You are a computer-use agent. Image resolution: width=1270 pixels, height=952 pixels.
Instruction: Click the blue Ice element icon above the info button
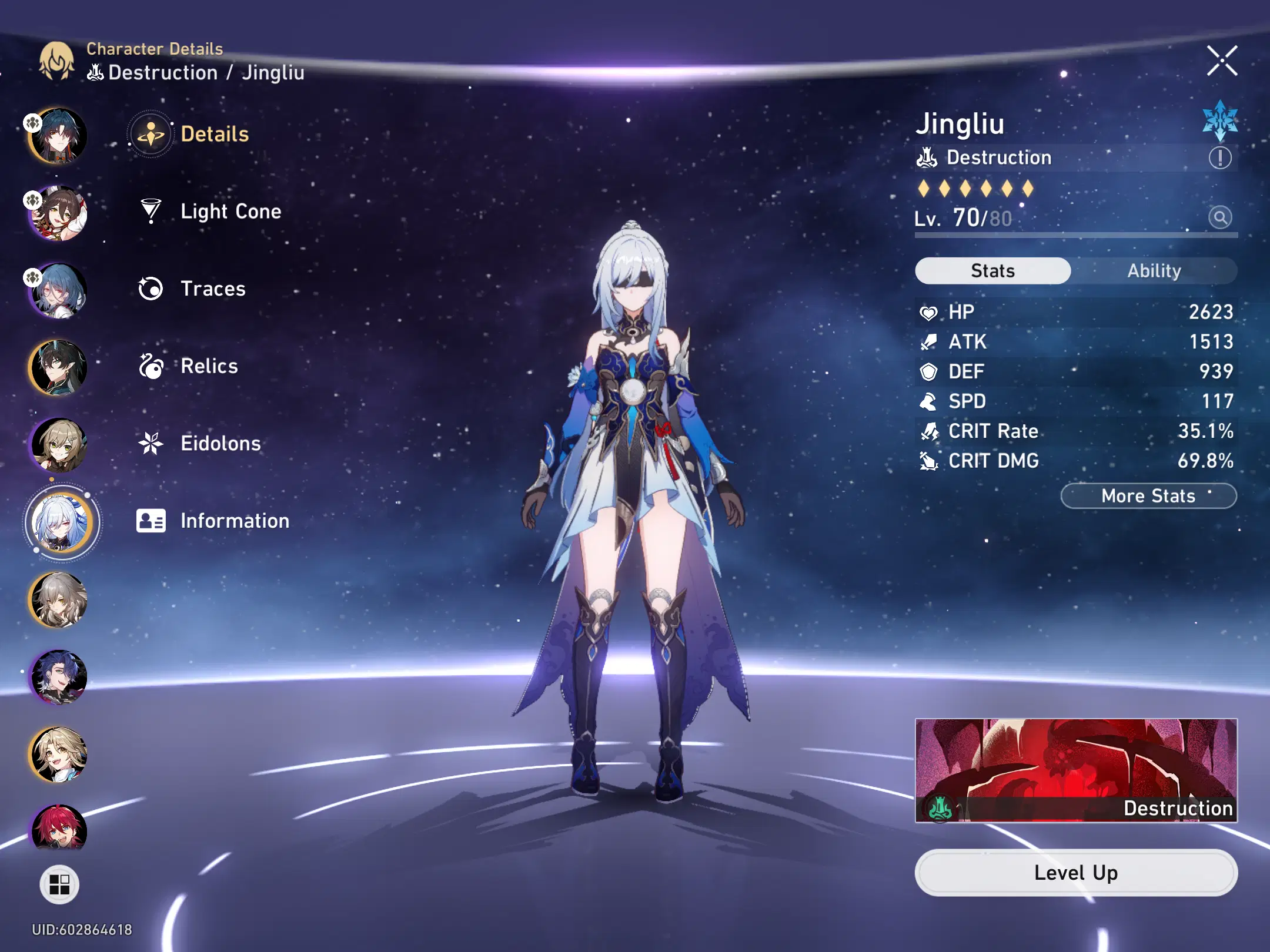pyautogui.click(x=1220, y=120)
